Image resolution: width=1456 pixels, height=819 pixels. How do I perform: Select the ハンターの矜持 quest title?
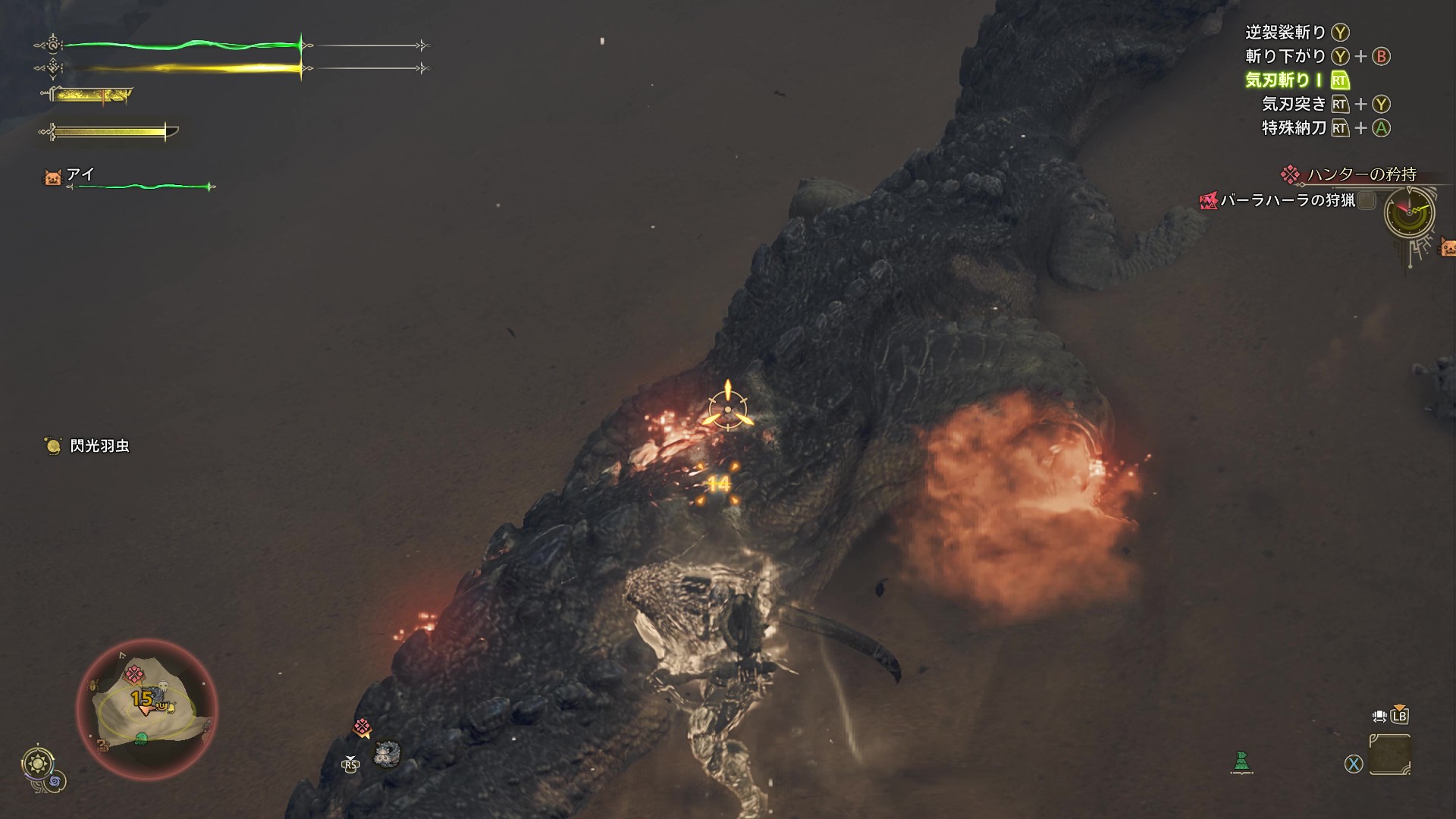click(1360, 174)
